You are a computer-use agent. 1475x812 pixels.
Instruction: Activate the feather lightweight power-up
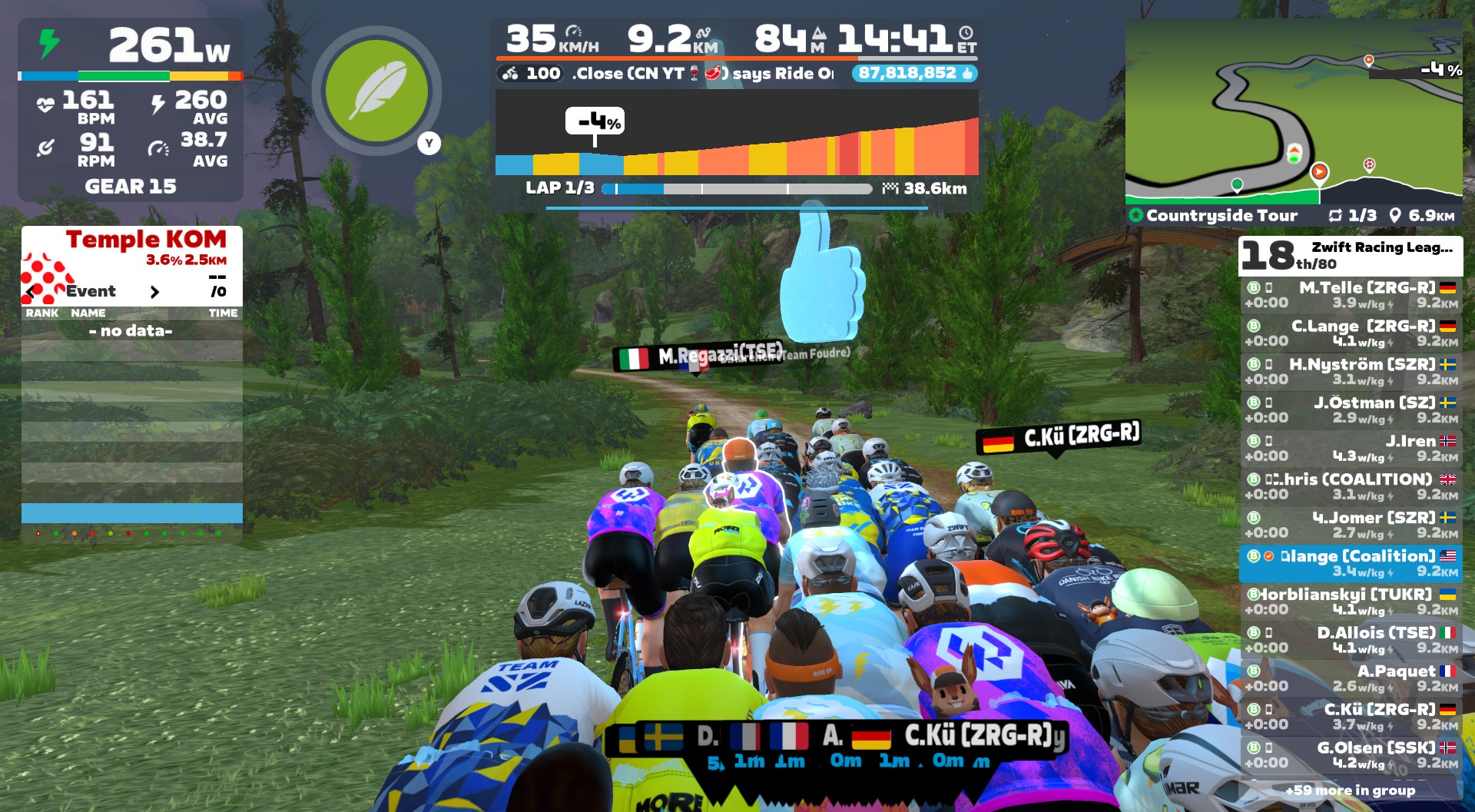pos(376,91)
